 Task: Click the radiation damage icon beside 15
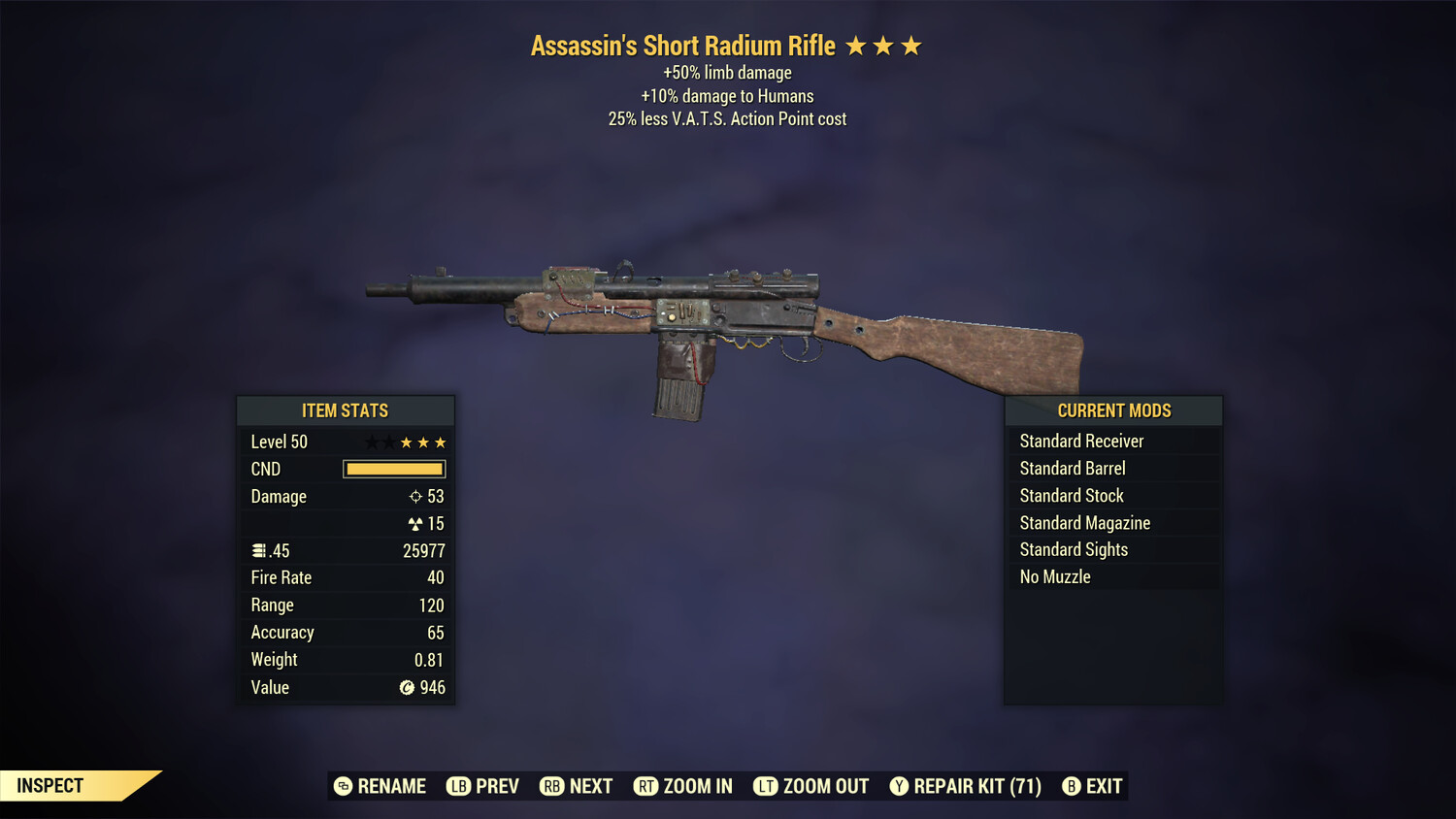(x=414, y=523)
